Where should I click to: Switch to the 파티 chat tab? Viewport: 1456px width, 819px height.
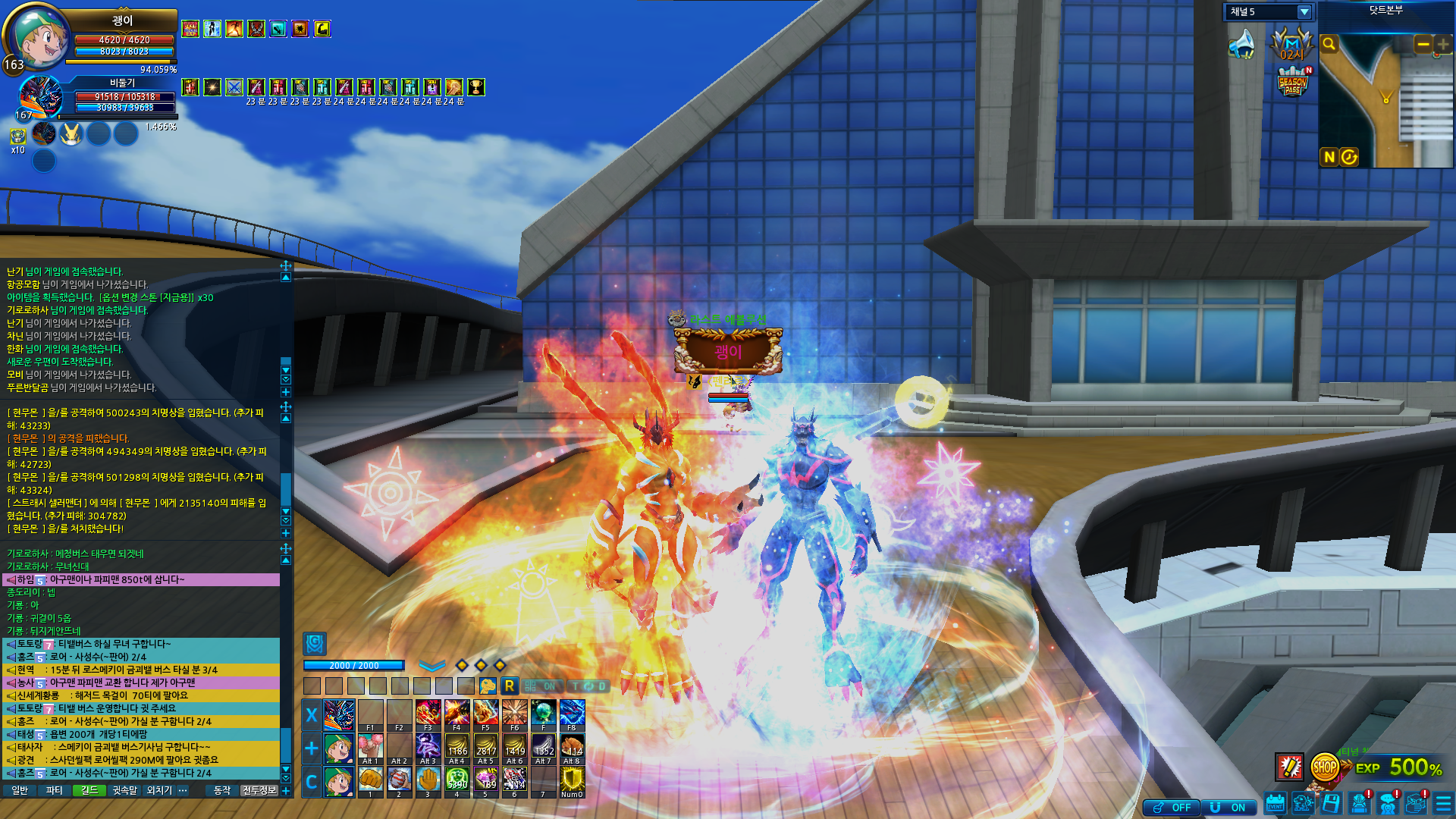point(55,790)
